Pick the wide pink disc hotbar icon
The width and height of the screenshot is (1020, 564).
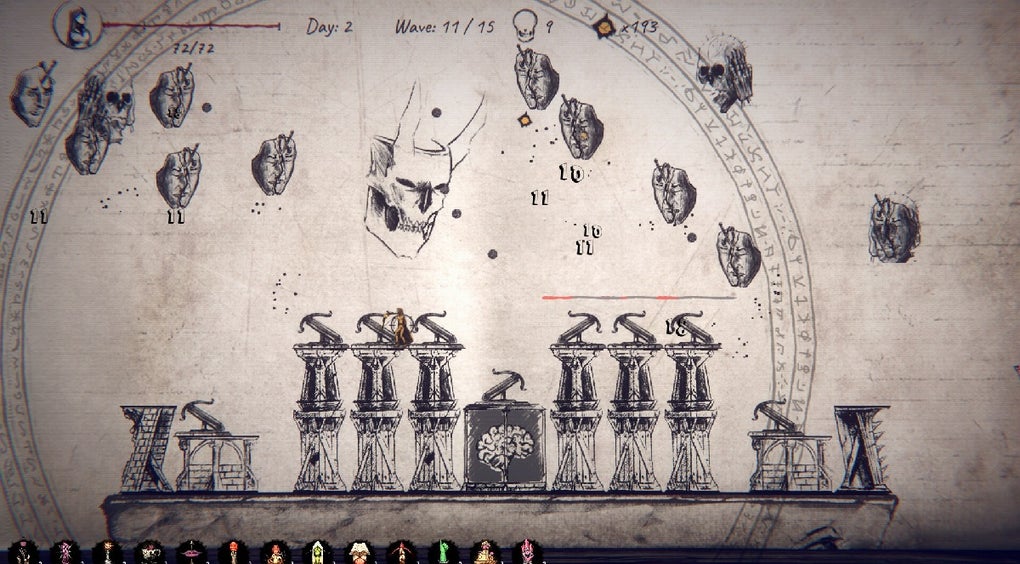coord(191,551)
